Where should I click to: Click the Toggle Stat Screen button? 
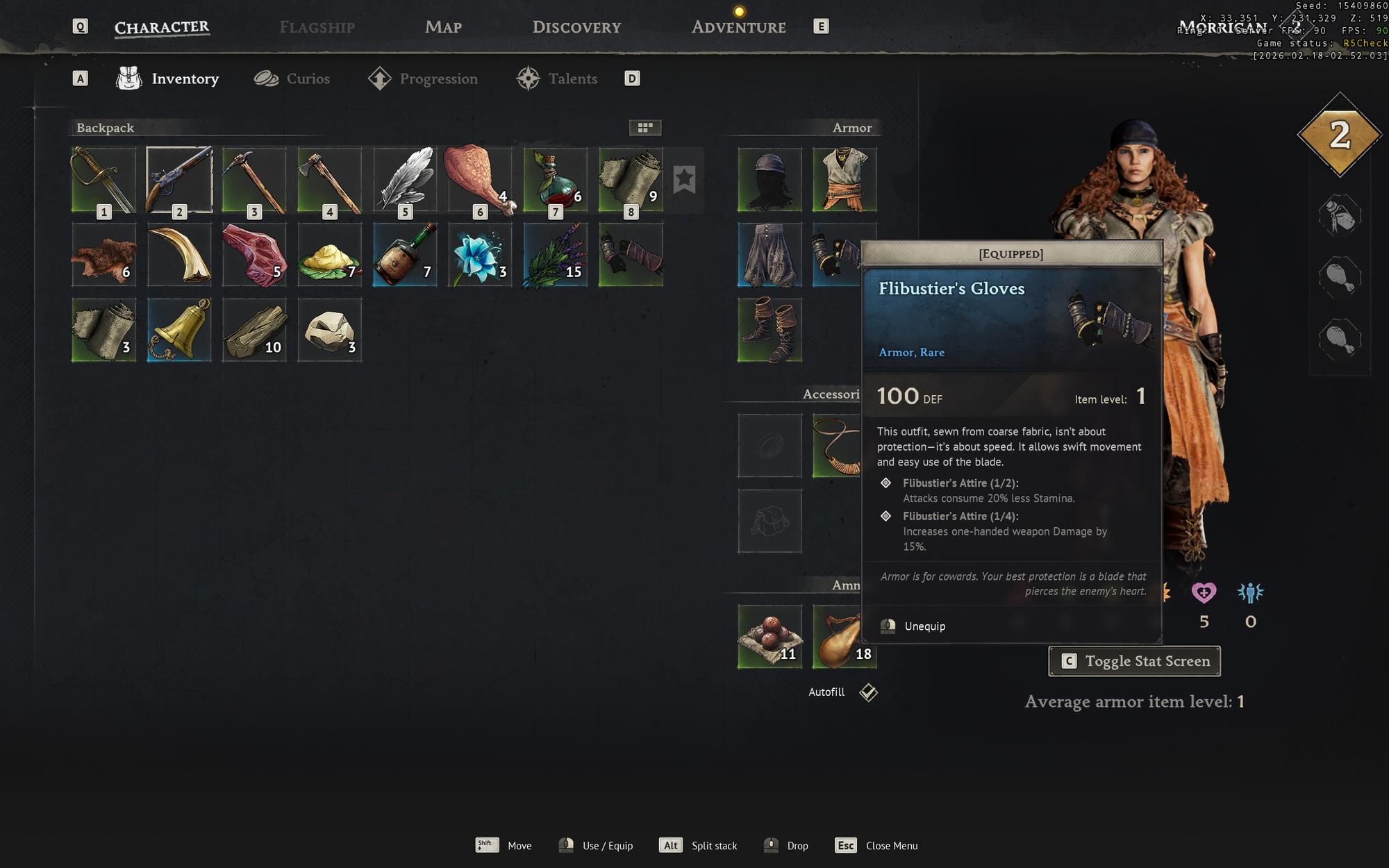pyautogui.click(x=1134, y=661)
